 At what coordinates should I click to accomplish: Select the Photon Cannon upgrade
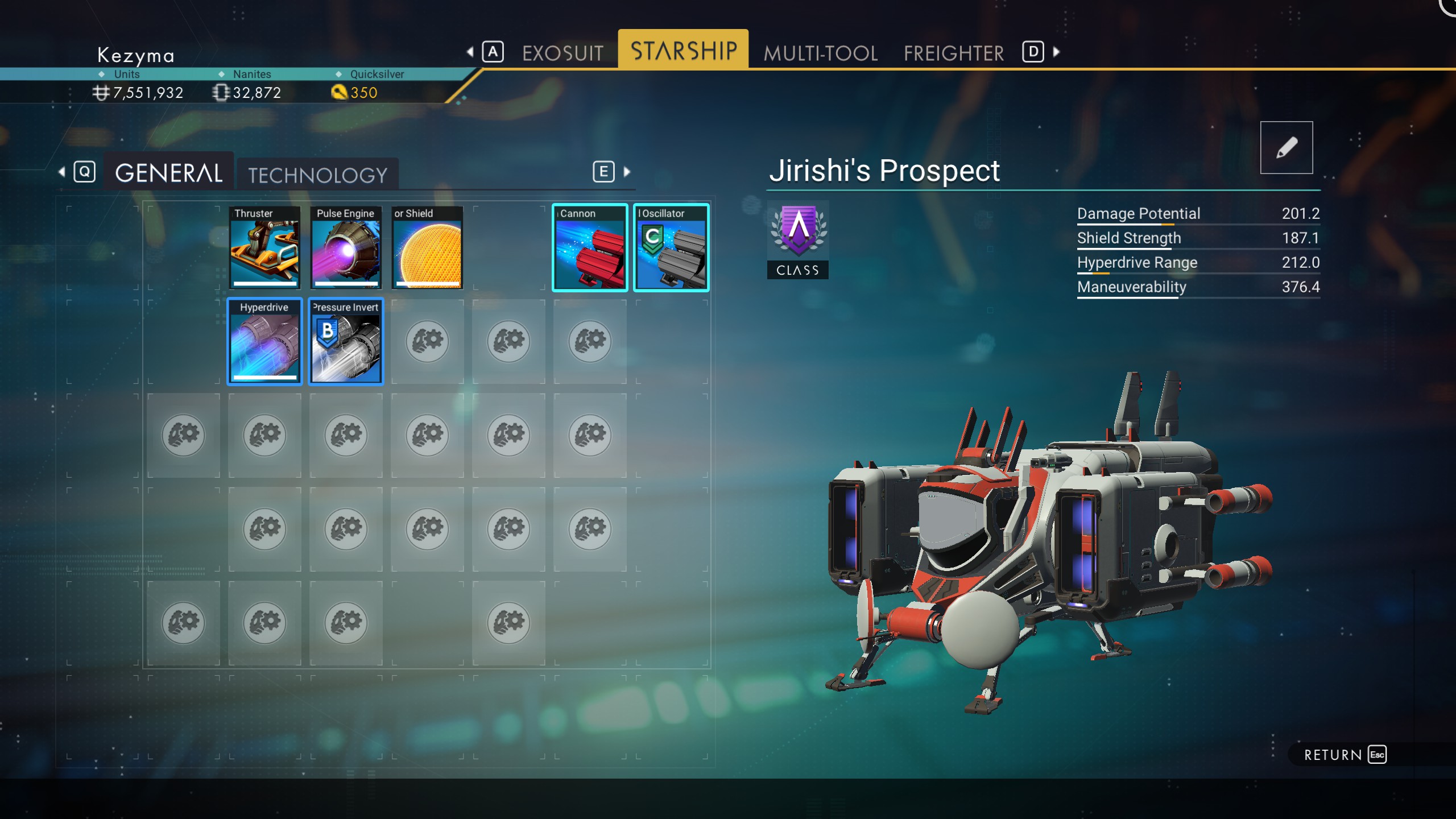589,247
